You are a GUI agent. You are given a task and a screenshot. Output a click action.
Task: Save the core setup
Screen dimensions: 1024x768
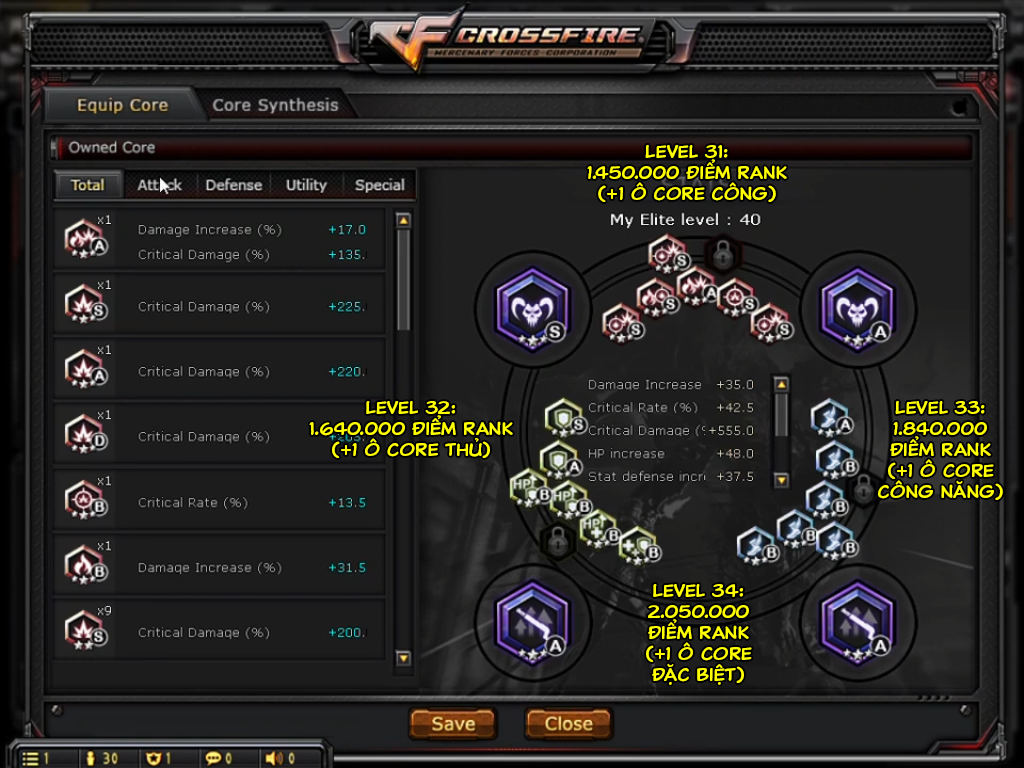click(x=453, y=724)
